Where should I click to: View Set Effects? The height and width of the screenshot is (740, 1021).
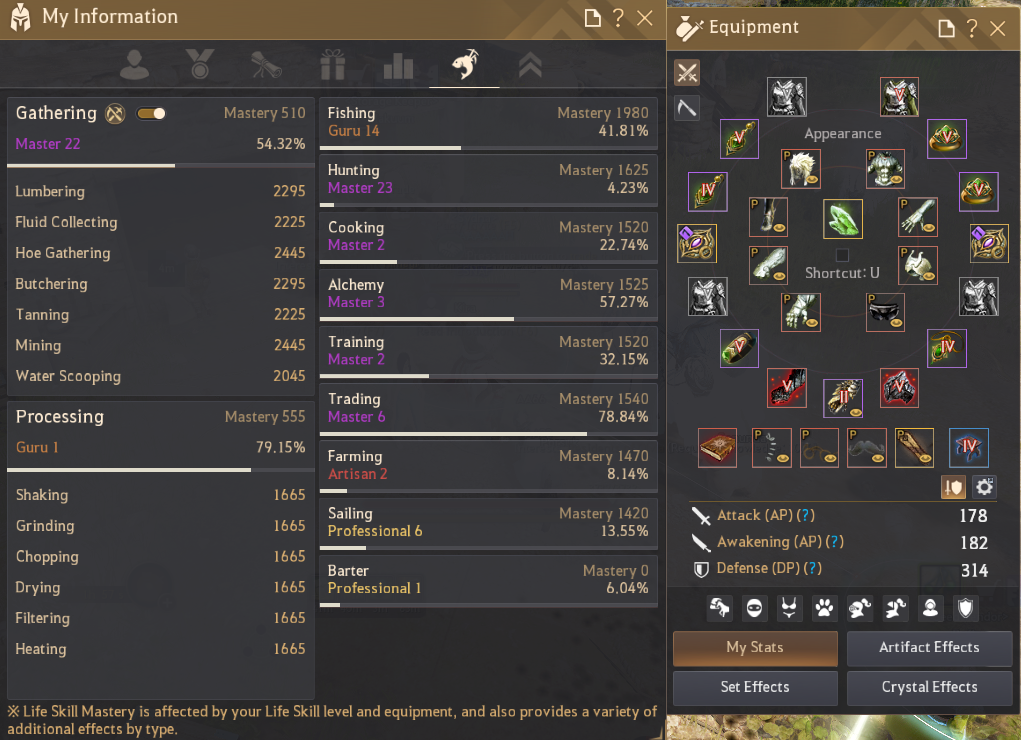click(x=755, y=687)
